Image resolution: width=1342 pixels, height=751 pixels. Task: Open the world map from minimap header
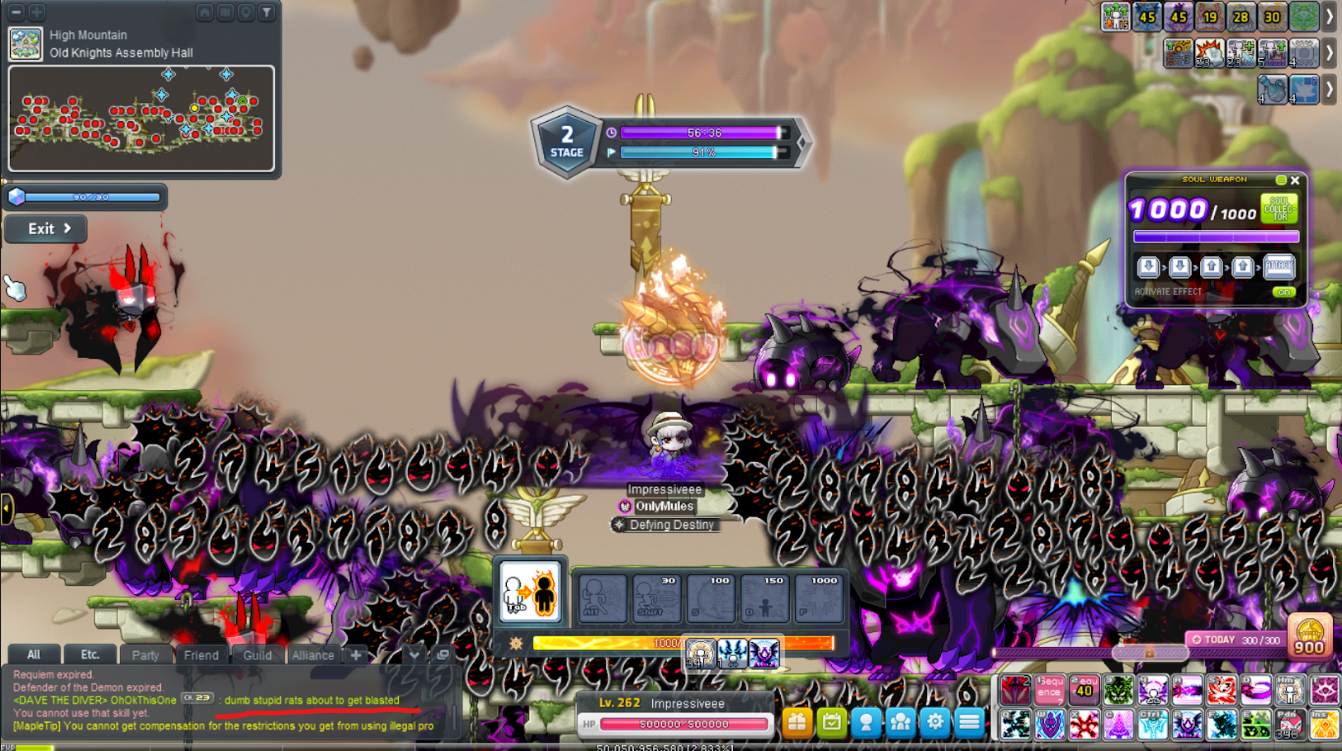[226, 13]
